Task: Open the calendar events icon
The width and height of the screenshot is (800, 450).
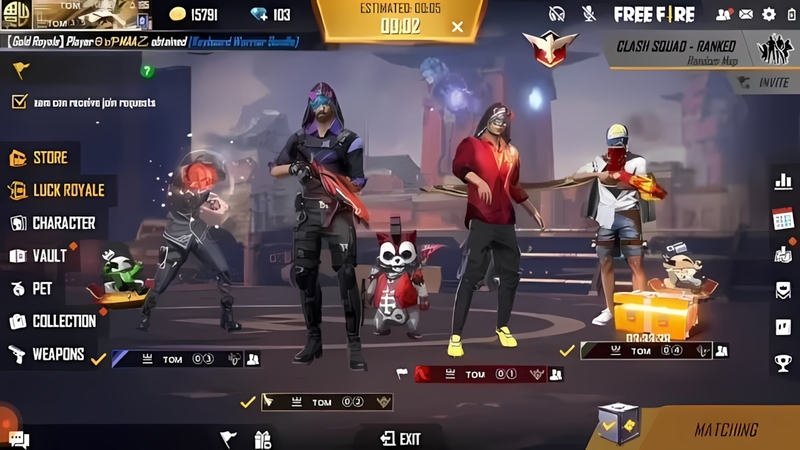Action: 783,220
